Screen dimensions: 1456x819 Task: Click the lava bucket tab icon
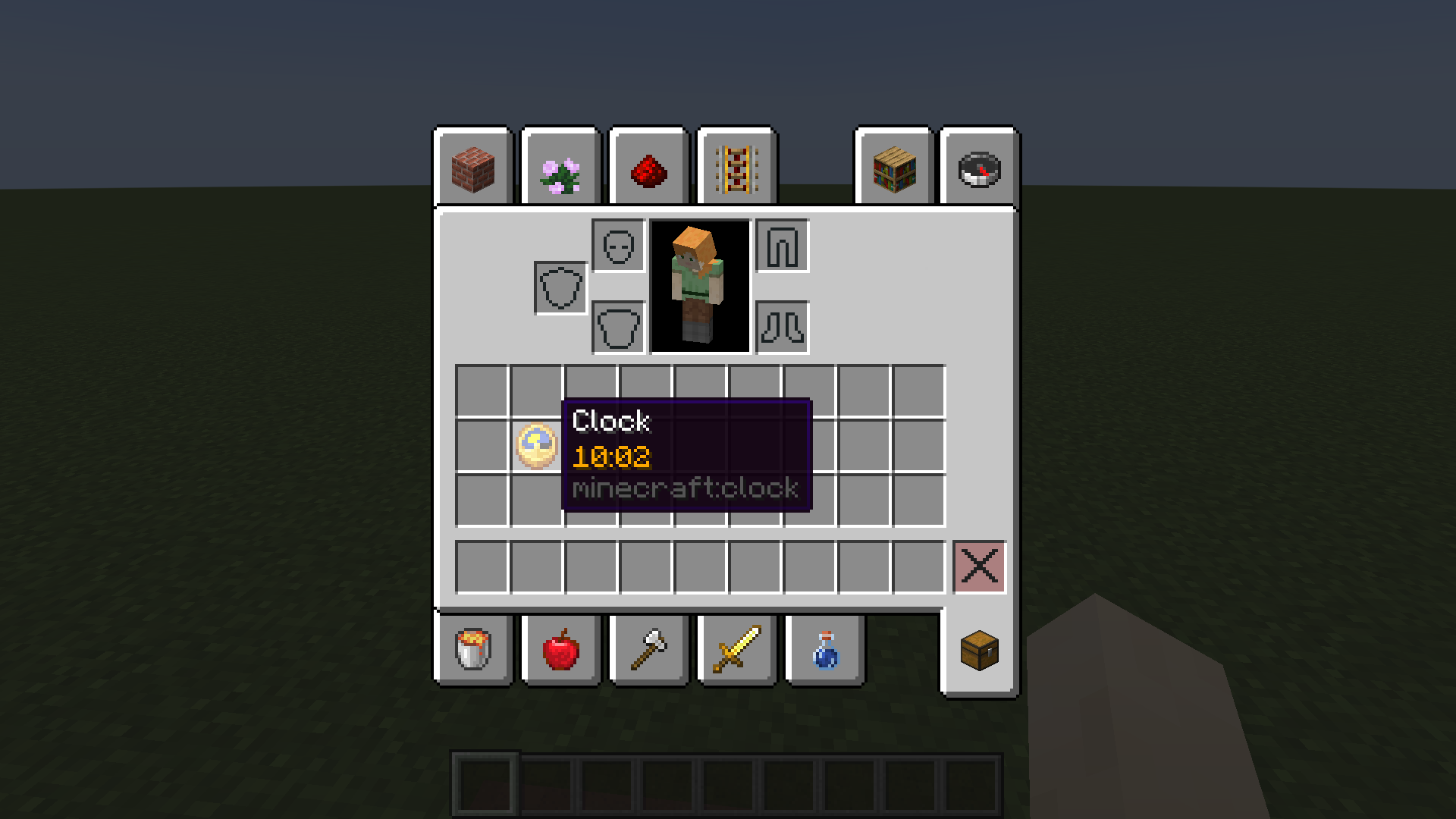pos(472,651)
